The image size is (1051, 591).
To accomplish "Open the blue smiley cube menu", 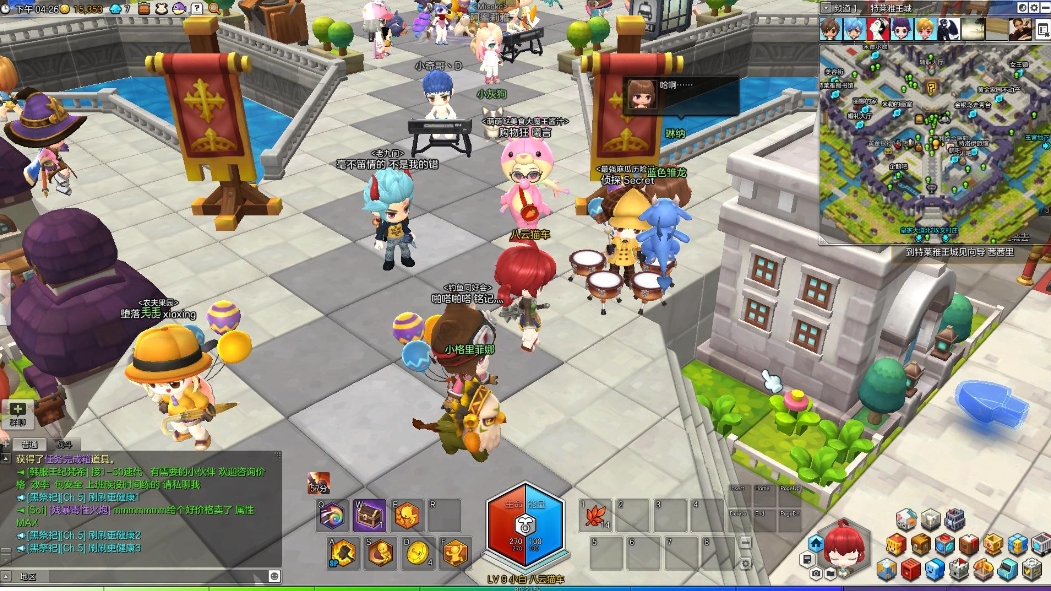I will [x=934, y=569].
